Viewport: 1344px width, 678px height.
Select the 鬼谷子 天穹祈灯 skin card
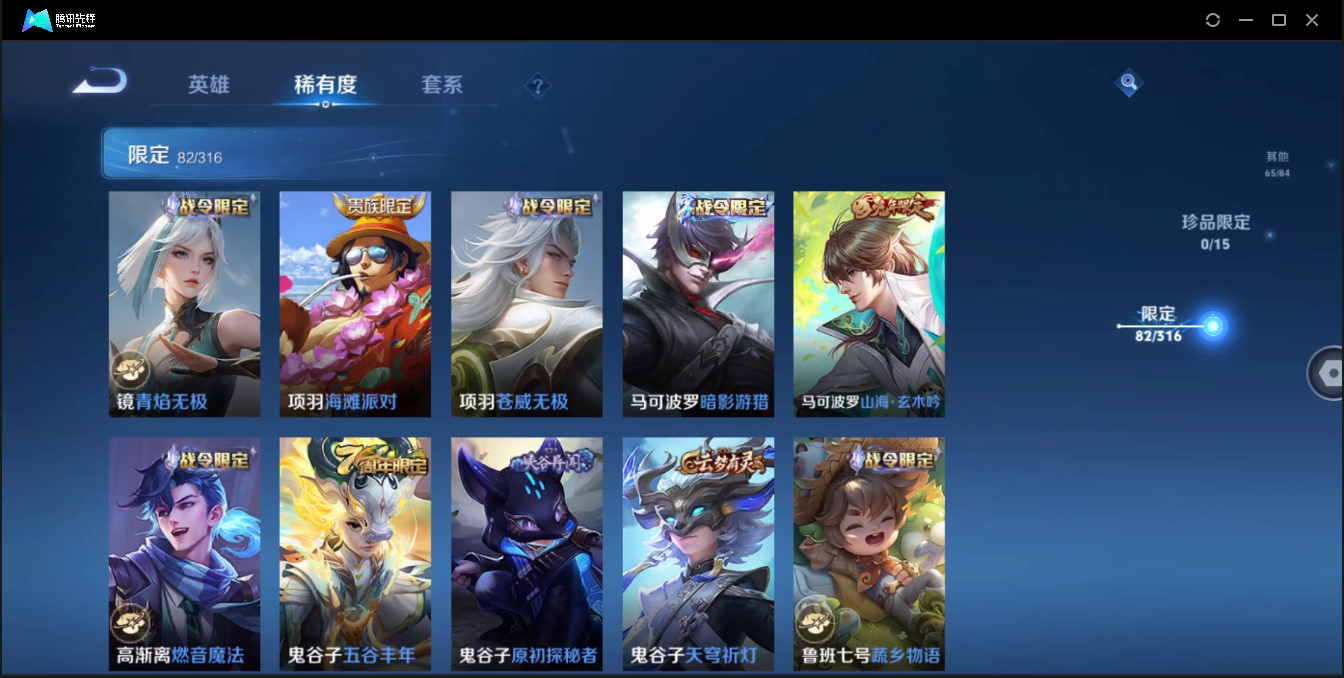pos(698,553)
